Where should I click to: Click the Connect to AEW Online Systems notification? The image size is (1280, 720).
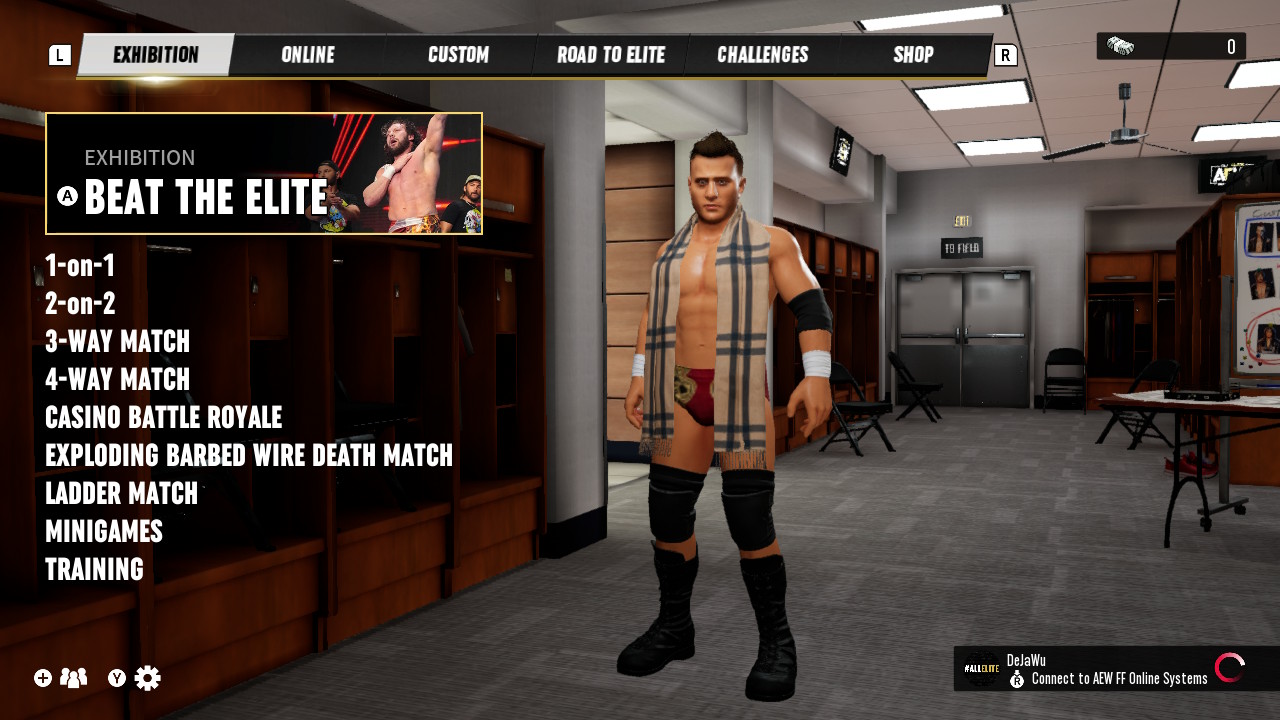point(1115,669)
